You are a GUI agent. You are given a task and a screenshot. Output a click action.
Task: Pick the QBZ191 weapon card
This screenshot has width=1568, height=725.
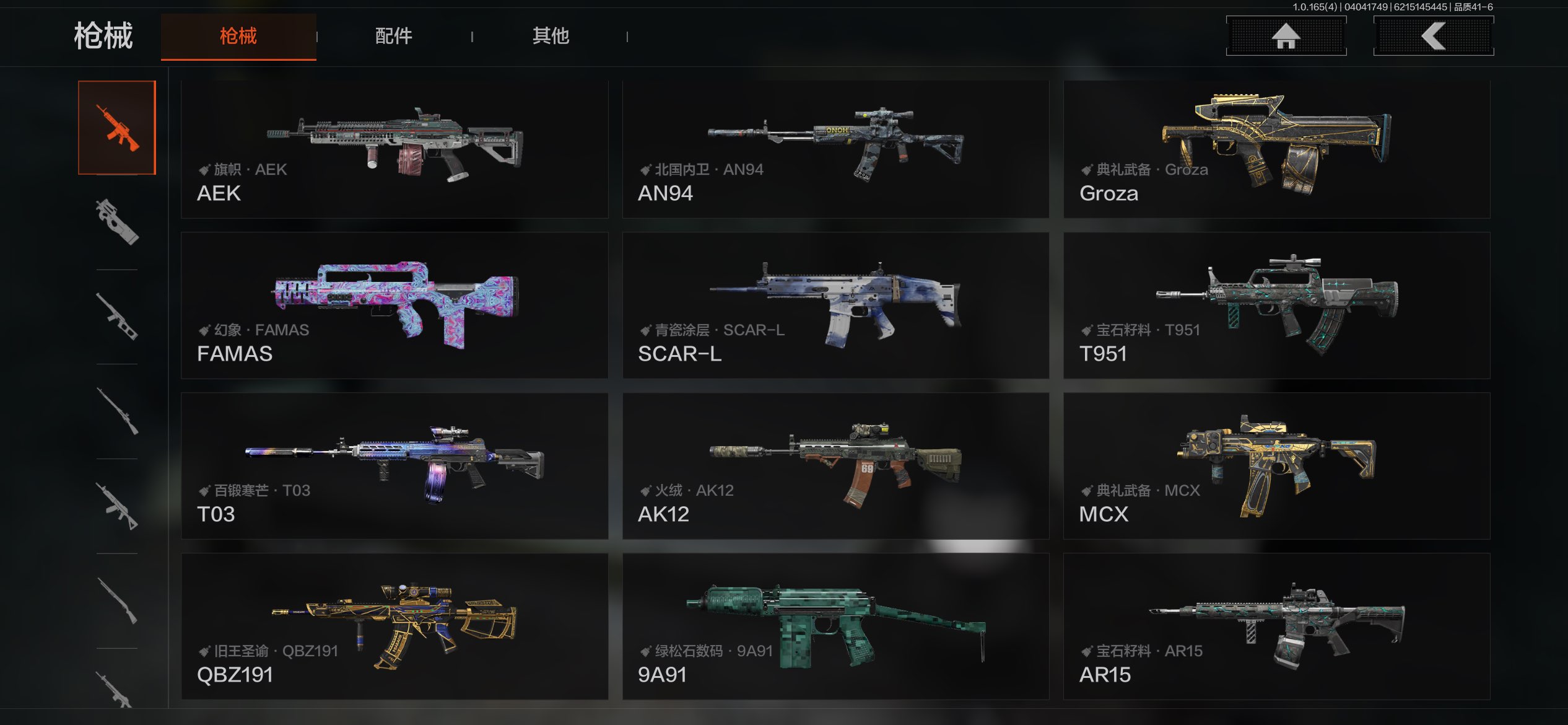pyautogui.click(x=394, y=626)
